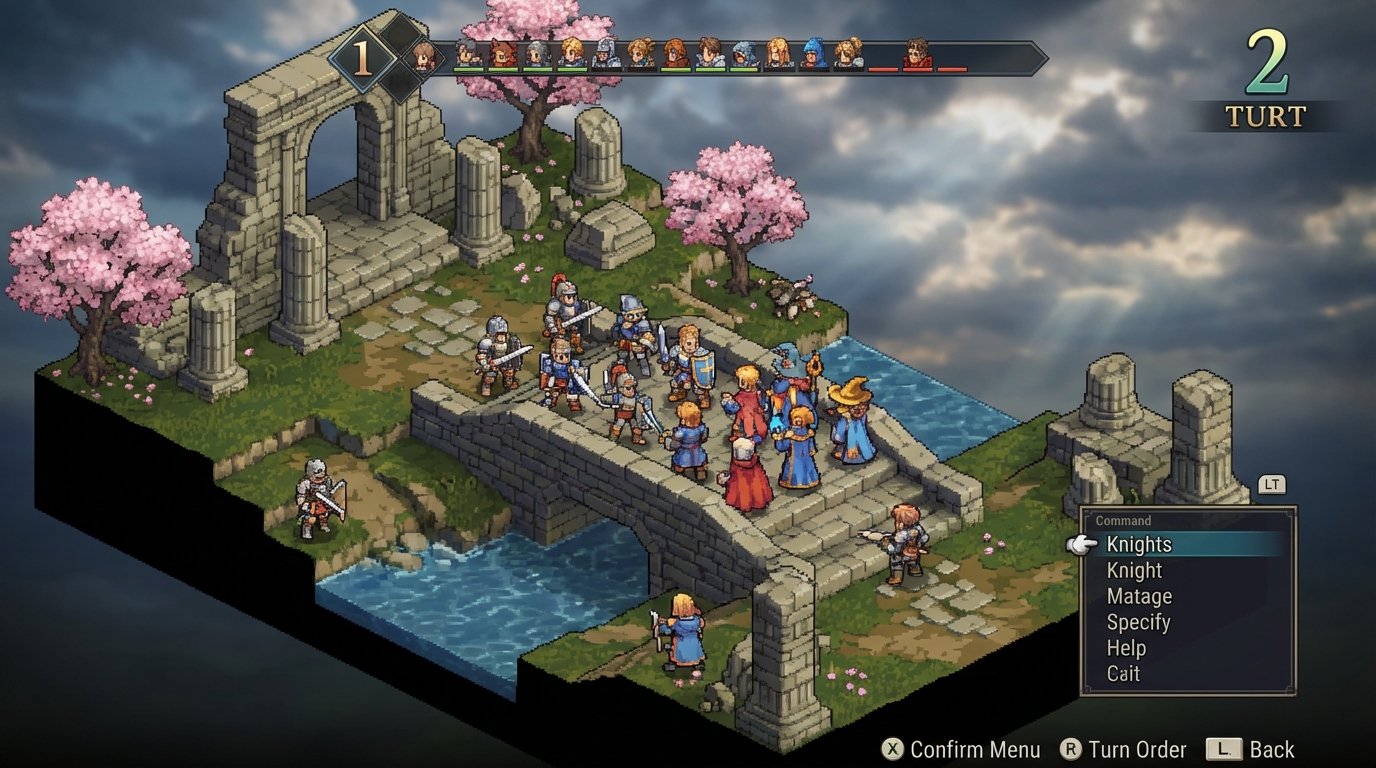Click the blue-hooded unit portrait in the turn order bar
Viewport: 1376px width, 768px height.
click(x=811, y=52)
